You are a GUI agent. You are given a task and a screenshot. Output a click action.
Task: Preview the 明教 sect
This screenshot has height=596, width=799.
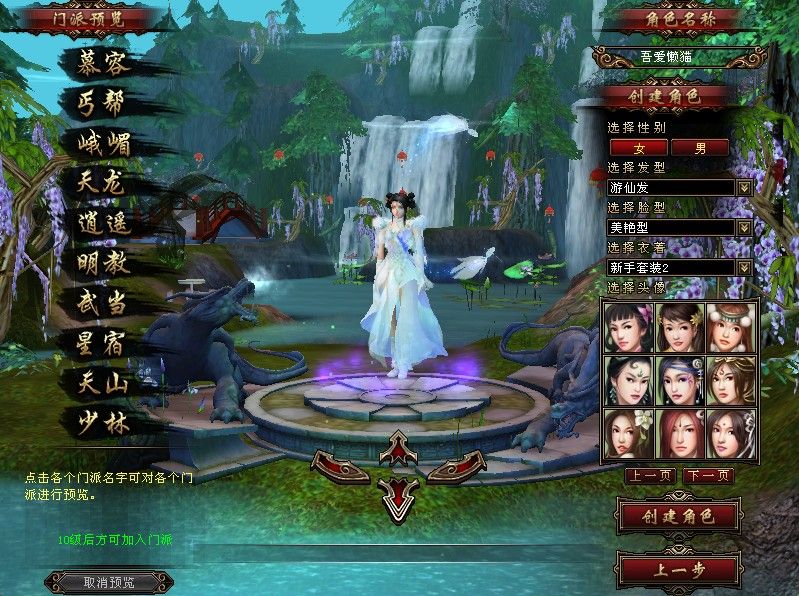pyautogui.click(x=104, y=263)
